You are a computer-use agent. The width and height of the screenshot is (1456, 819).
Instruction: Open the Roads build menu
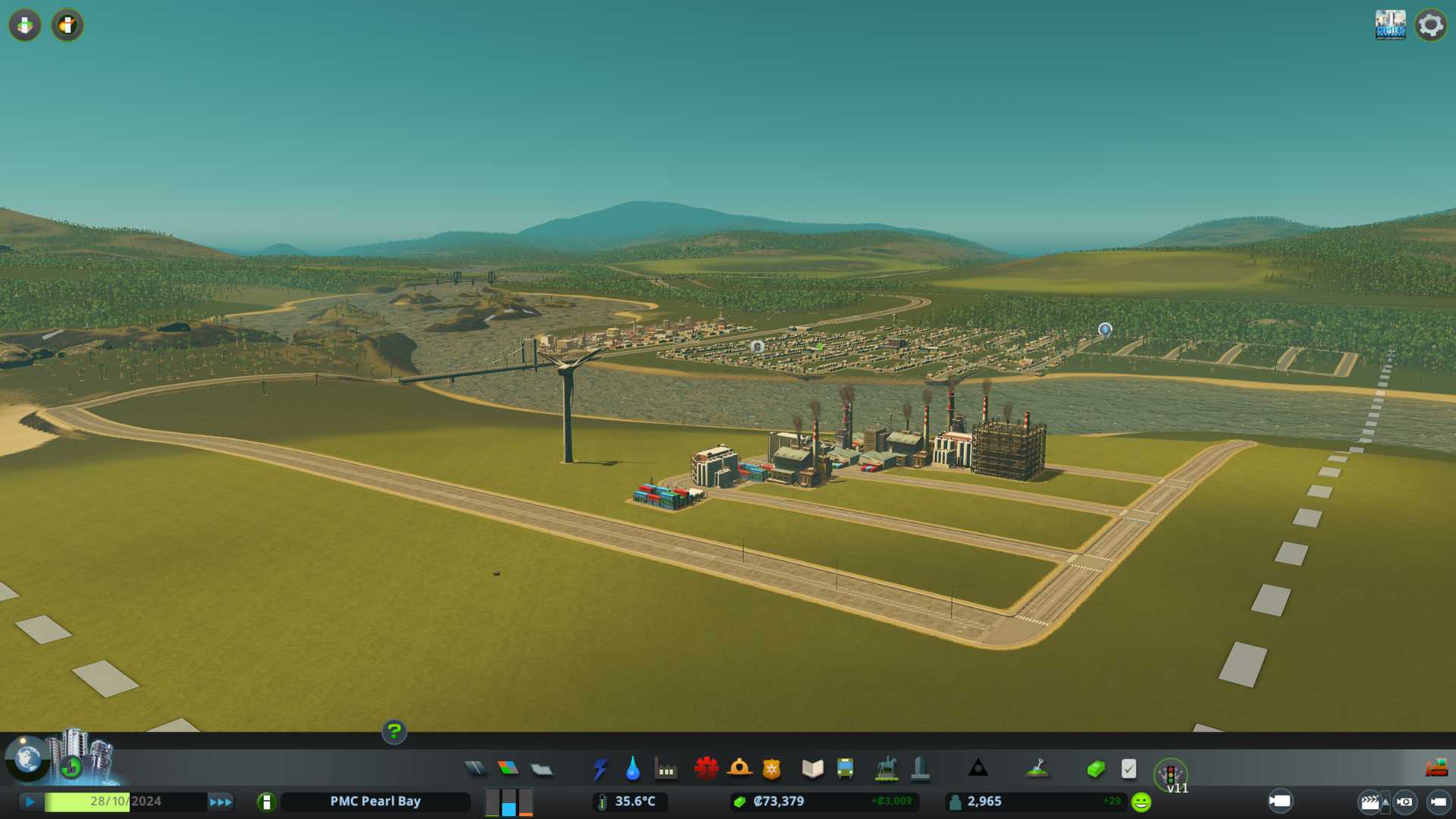coord(475,769)
